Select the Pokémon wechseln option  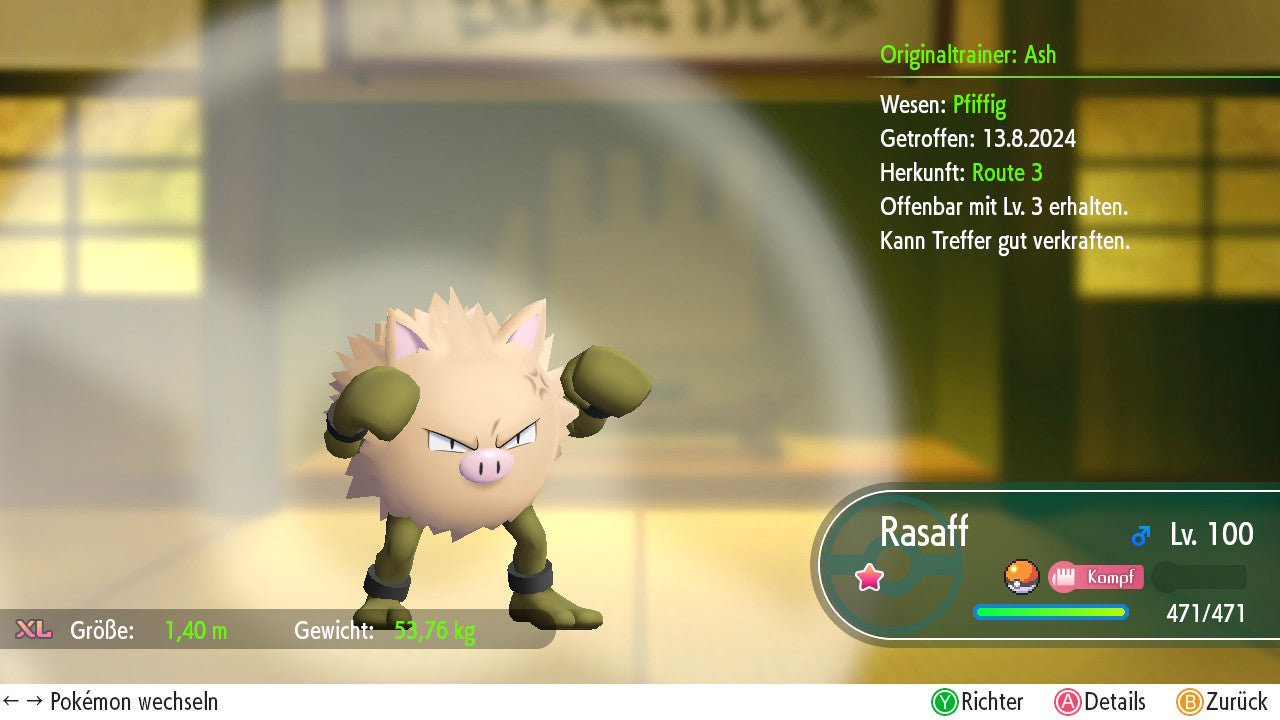point(110,702)
